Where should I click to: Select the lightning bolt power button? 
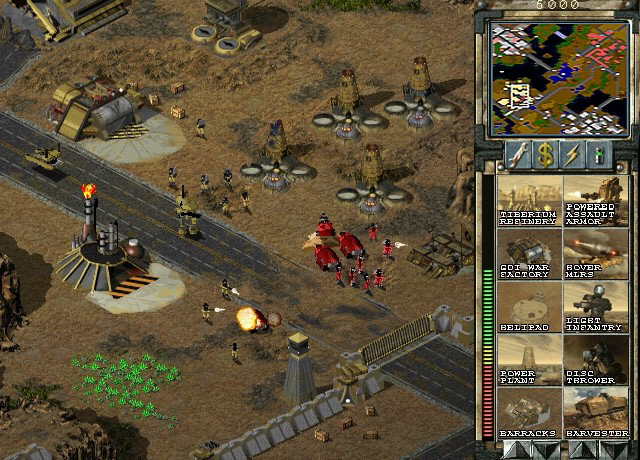coord(572,154)
